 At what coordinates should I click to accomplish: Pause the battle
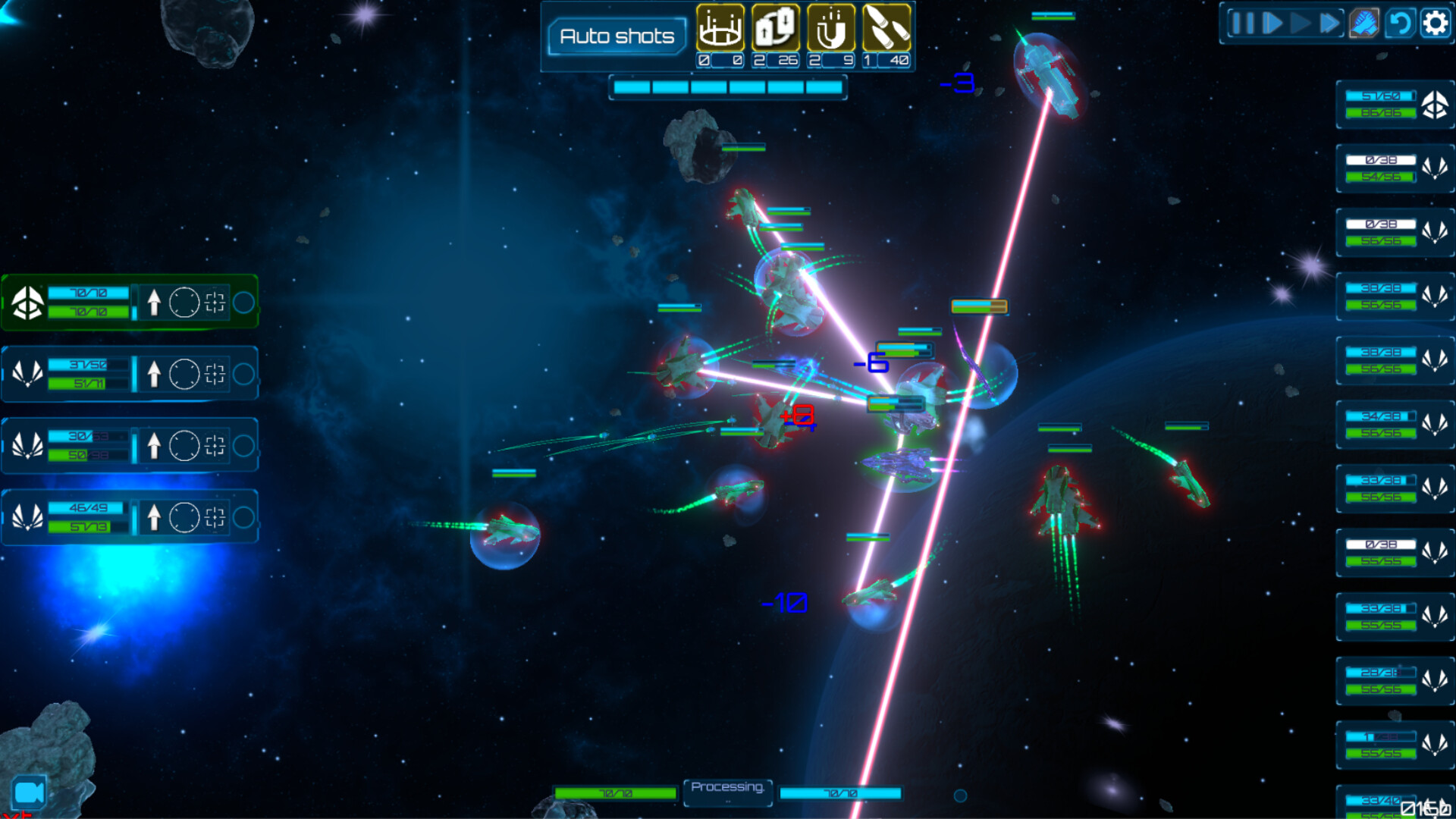(x=1241, y=24)
